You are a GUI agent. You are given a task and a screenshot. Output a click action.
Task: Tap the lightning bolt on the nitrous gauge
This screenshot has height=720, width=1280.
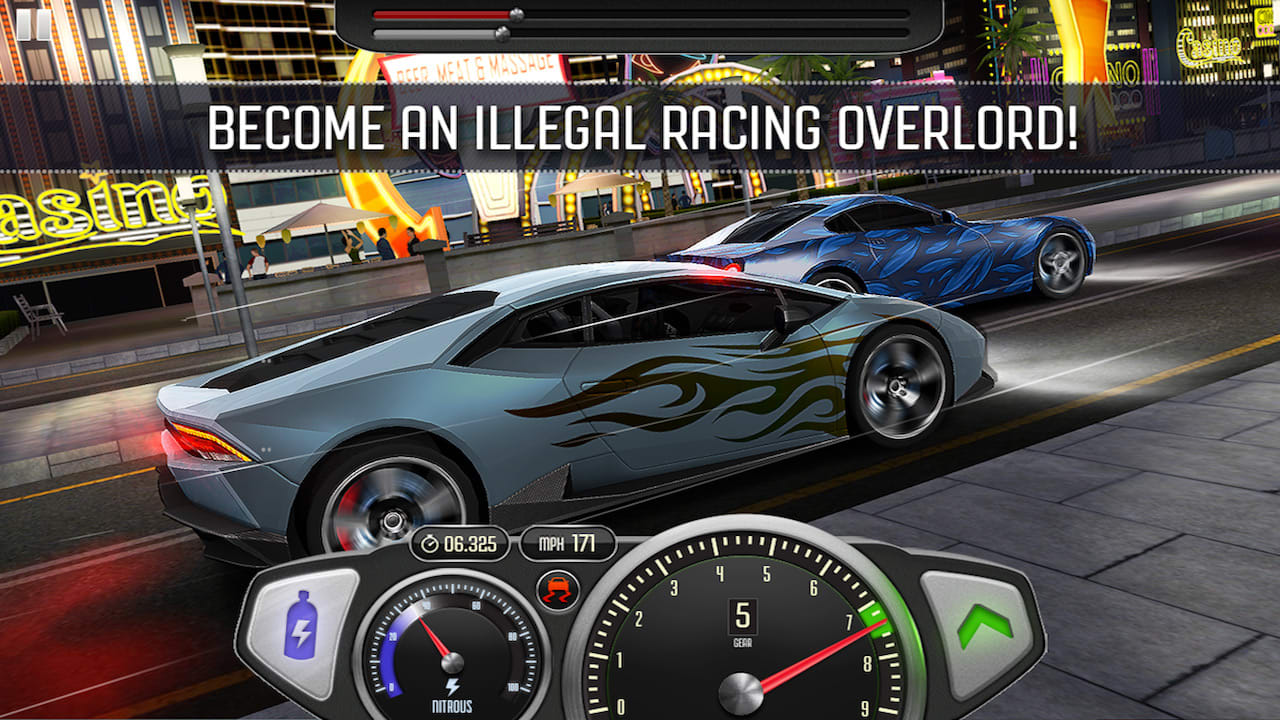pos(453,687)
